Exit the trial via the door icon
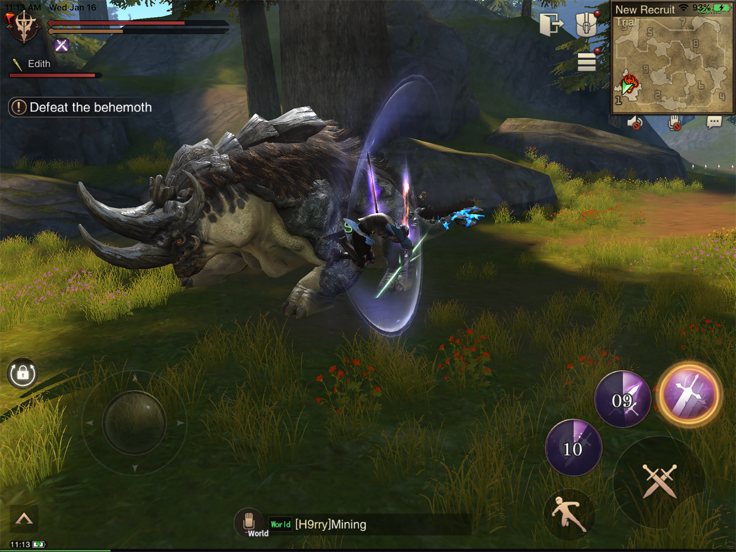The height and width of the screenshot is (552, 736). pos(551,24)
